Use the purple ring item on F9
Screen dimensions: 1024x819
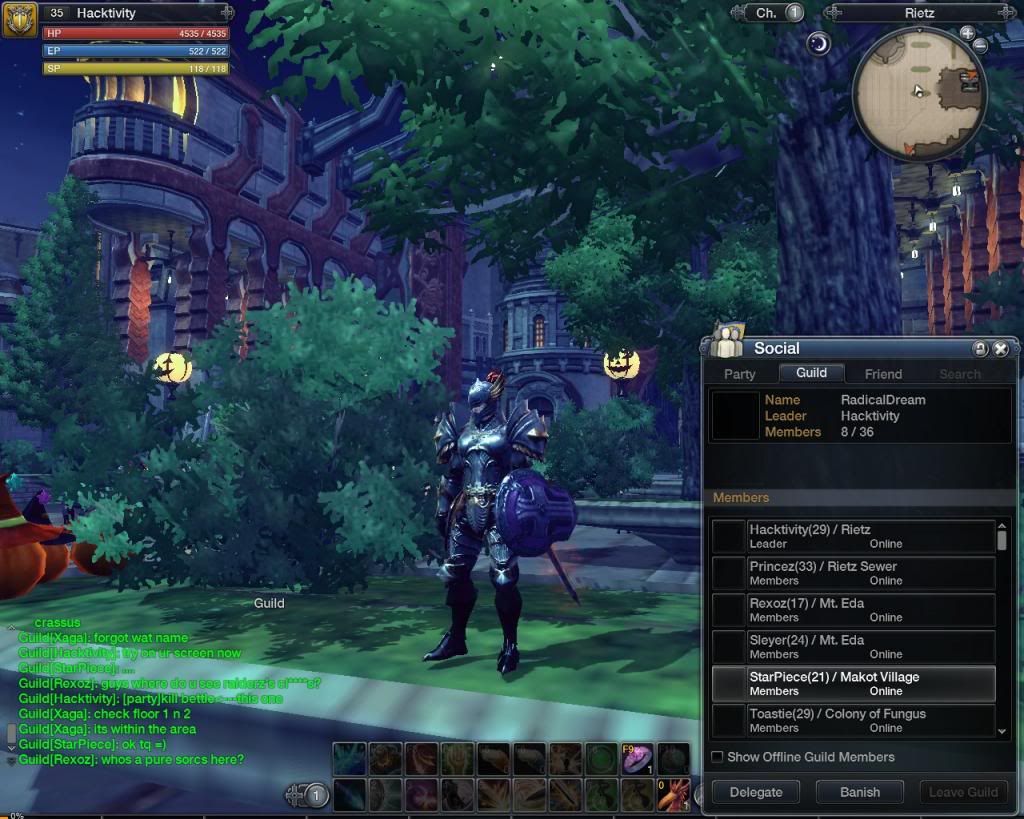point(636,760)
